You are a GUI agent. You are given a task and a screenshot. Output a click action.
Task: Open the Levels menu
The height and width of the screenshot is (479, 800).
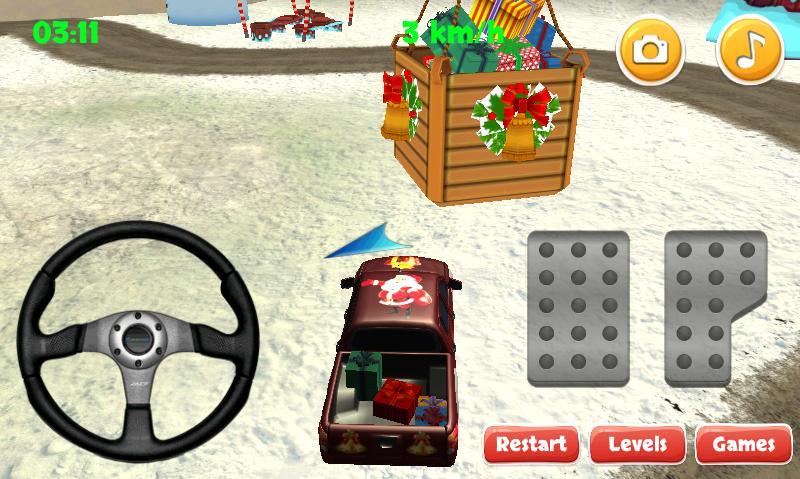637,444
